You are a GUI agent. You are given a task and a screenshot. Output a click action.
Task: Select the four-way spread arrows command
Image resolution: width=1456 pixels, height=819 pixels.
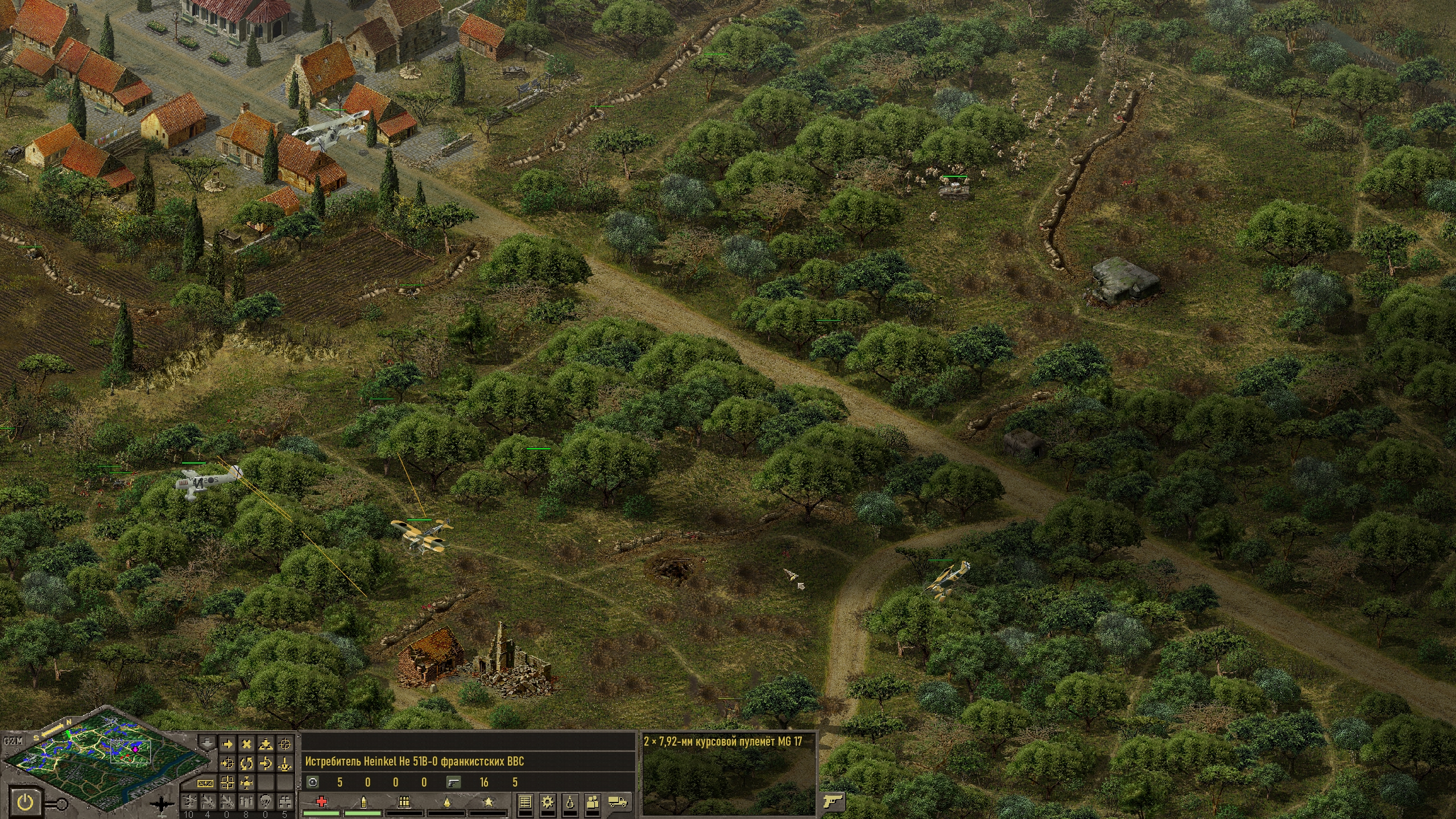point(247,783)
